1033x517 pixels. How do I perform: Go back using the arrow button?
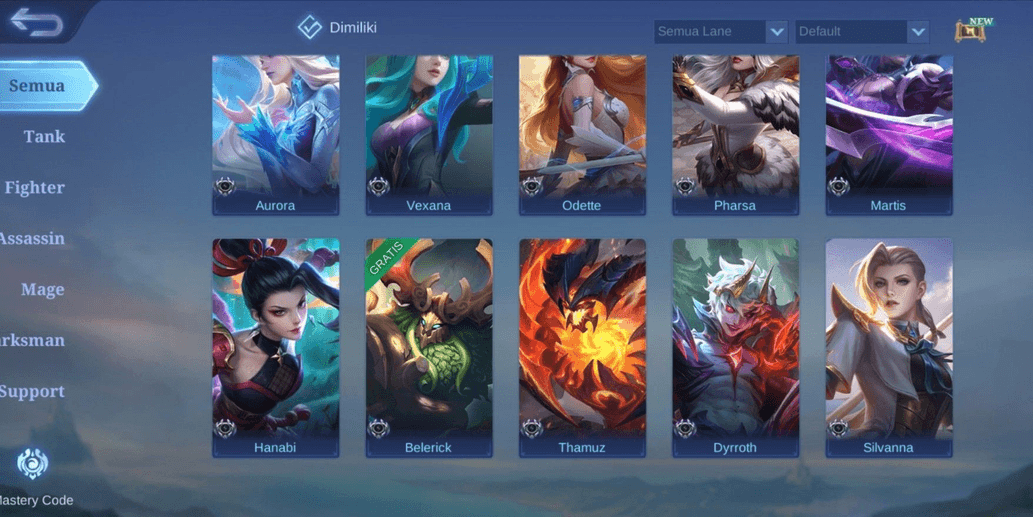pyautogui.click(x=37, y=23)
